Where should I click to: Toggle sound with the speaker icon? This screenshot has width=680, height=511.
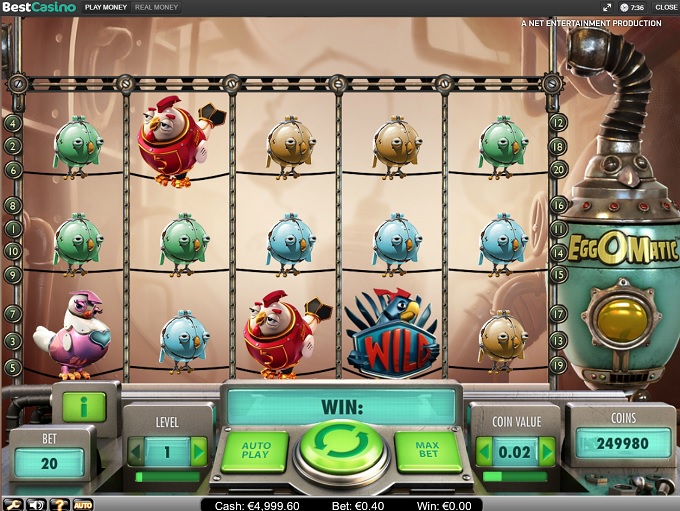[38, 504]
